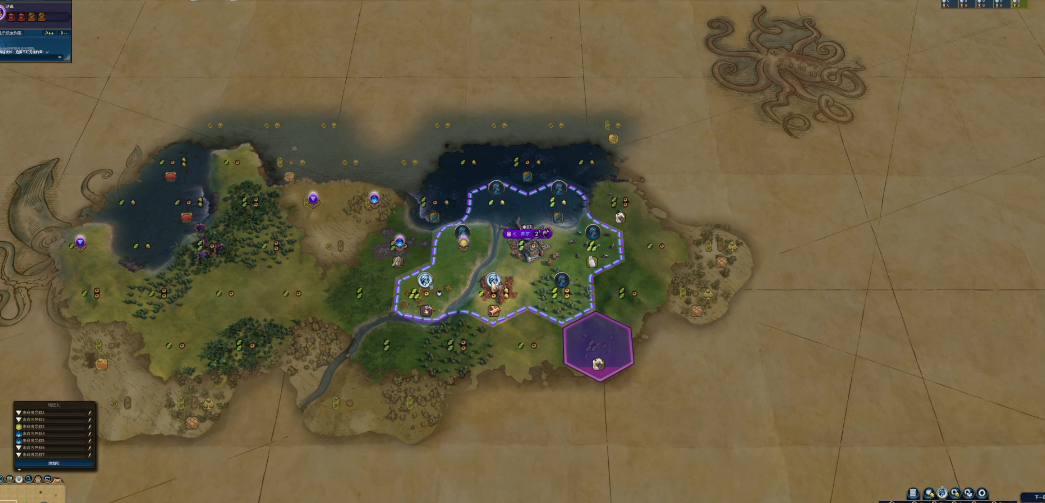Viewport: 1045px width, 503px height.
Task: Collapse the top-left panel with its arrow
Action: (59, 57)
